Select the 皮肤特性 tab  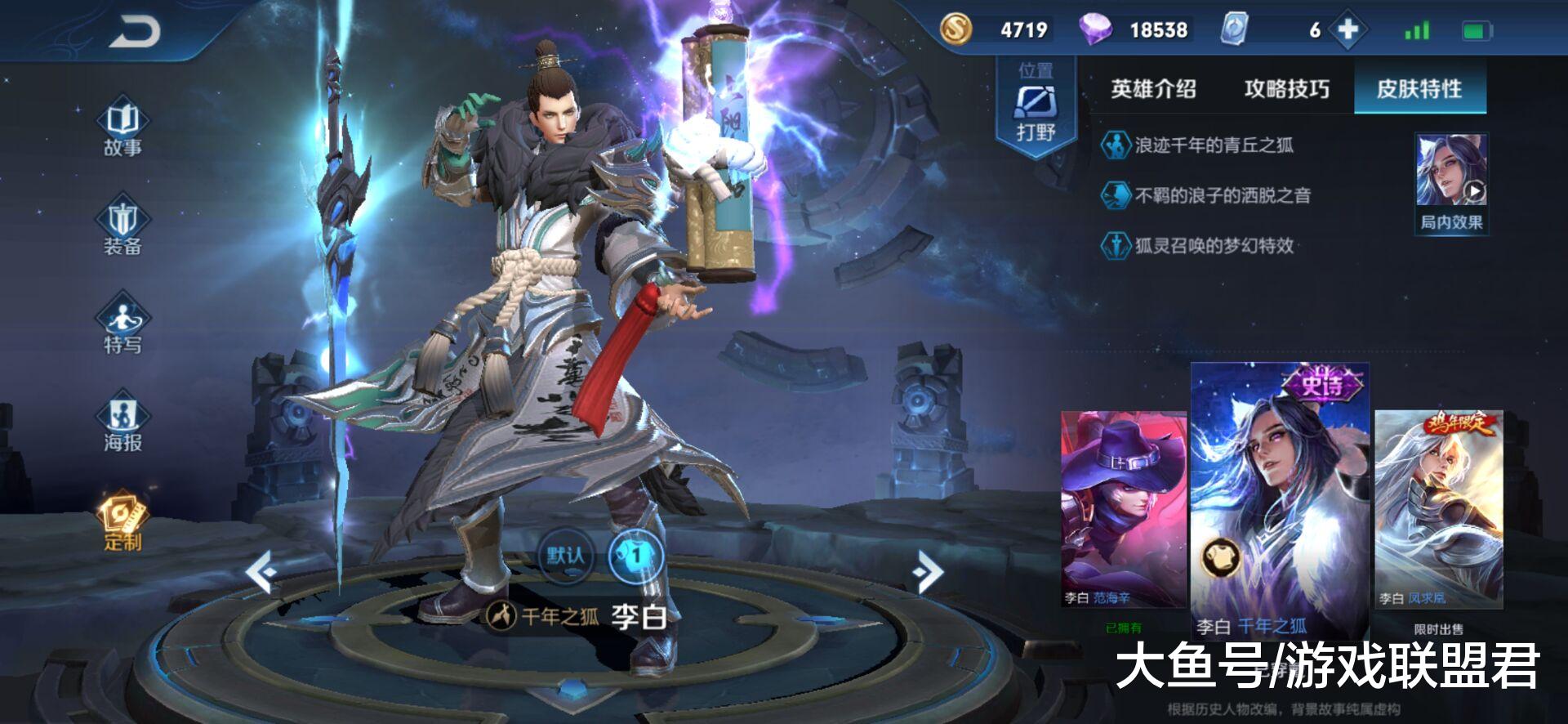(1419, 89)
